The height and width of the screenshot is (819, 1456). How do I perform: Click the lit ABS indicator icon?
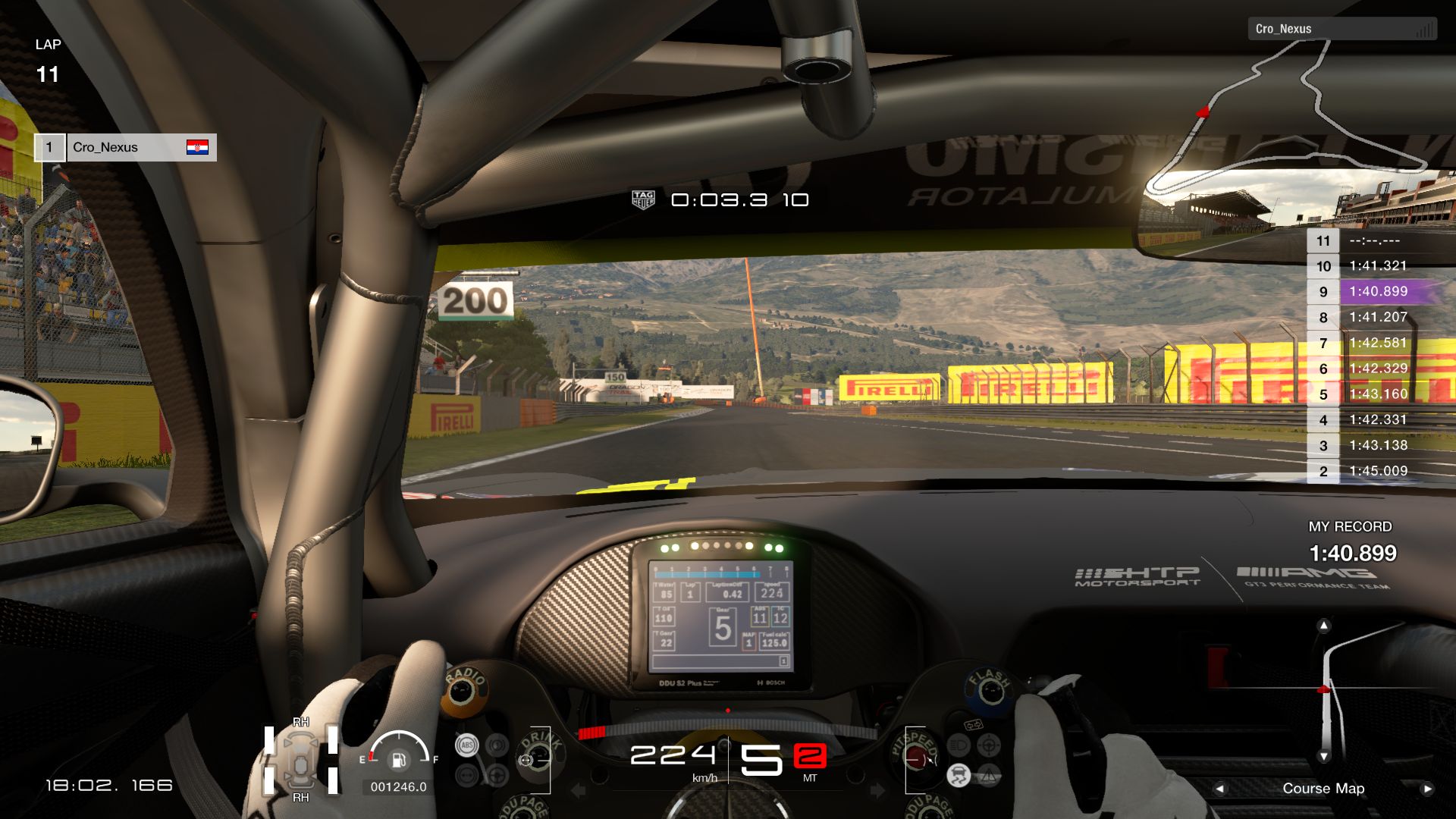[x=466, y=745]
